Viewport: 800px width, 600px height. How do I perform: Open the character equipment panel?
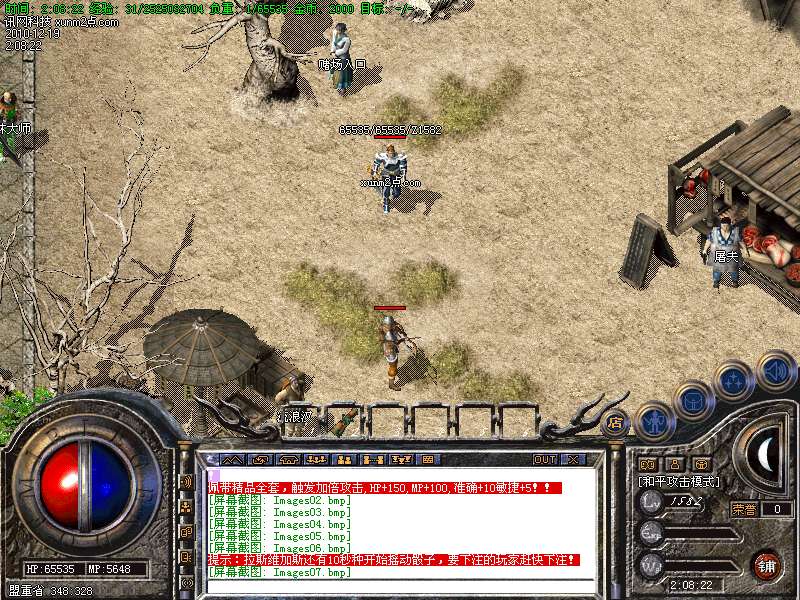[x=655, y=421]
